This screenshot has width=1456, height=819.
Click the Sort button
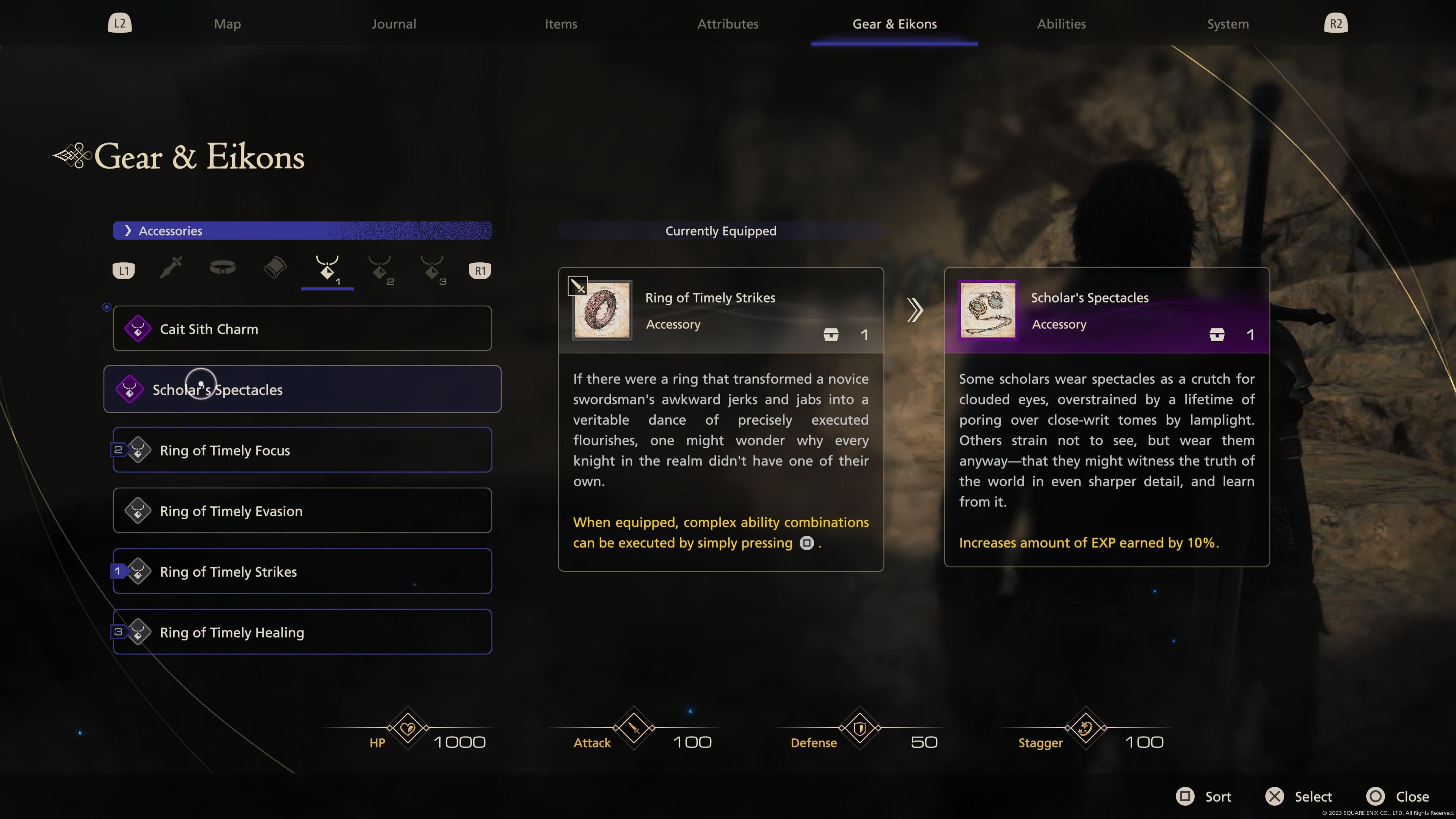coord(1205,796)
